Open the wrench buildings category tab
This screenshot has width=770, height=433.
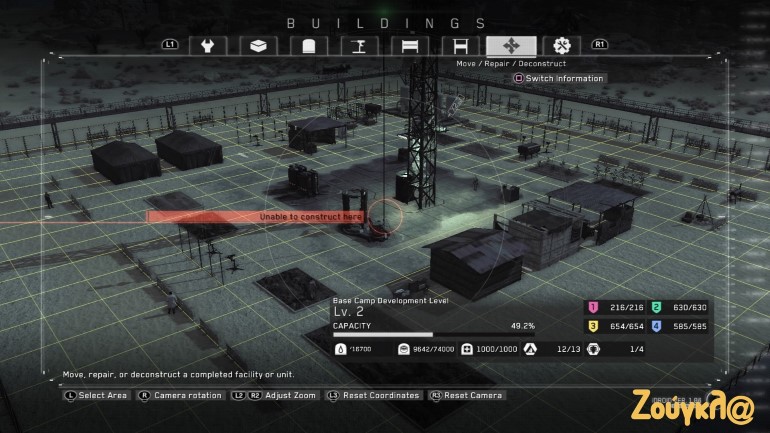[x=208, y=45]
